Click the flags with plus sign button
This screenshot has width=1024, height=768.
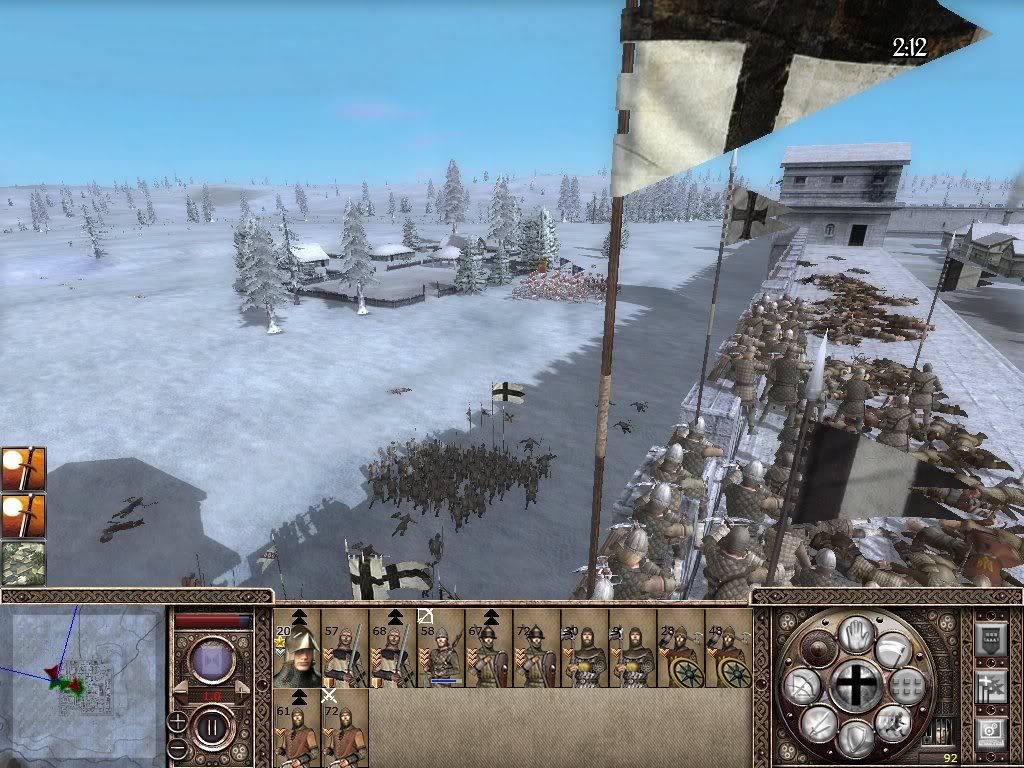pos(990,686)
